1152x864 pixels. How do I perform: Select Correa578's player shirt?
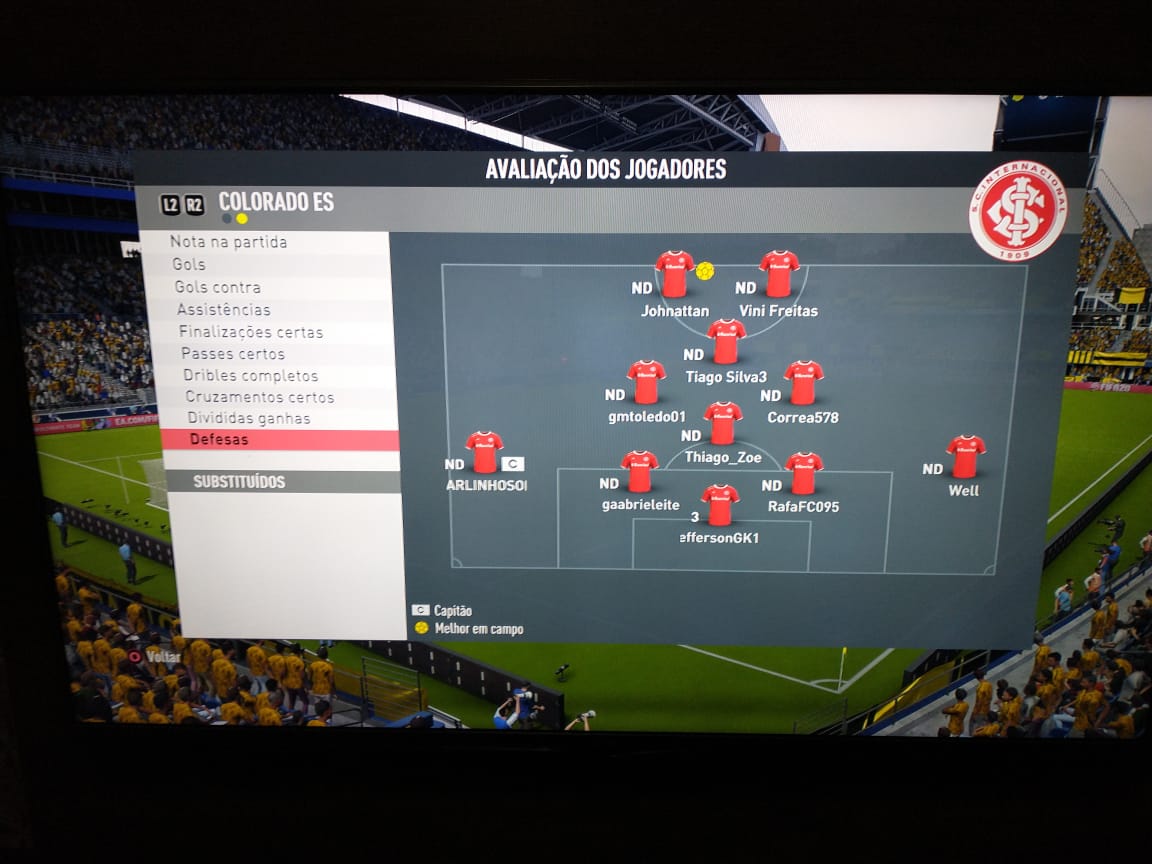click(x=803, y=382)
